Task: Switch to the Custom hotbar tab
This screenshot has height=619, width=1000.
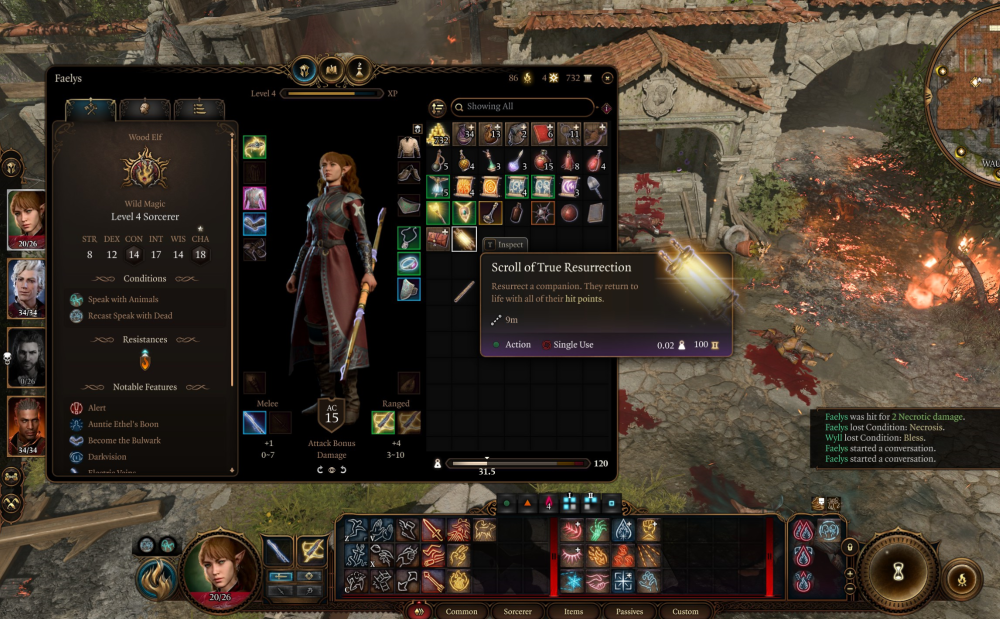Action: click(685, 611)
